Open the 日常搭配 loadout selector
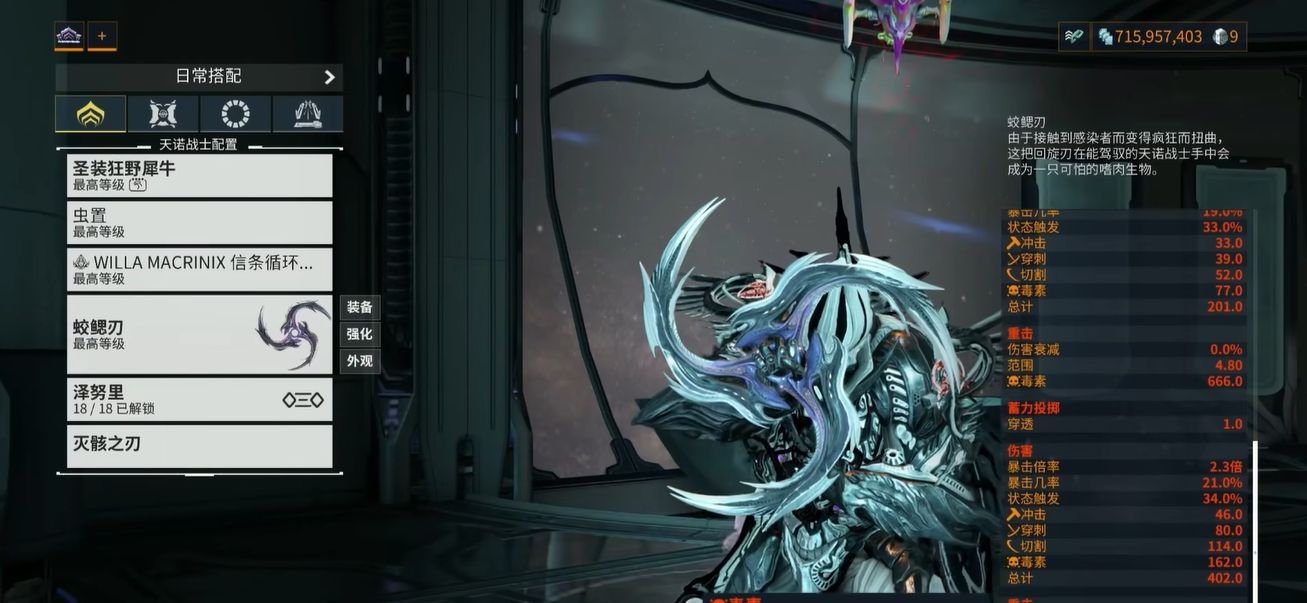 click(x=199, y=76)
